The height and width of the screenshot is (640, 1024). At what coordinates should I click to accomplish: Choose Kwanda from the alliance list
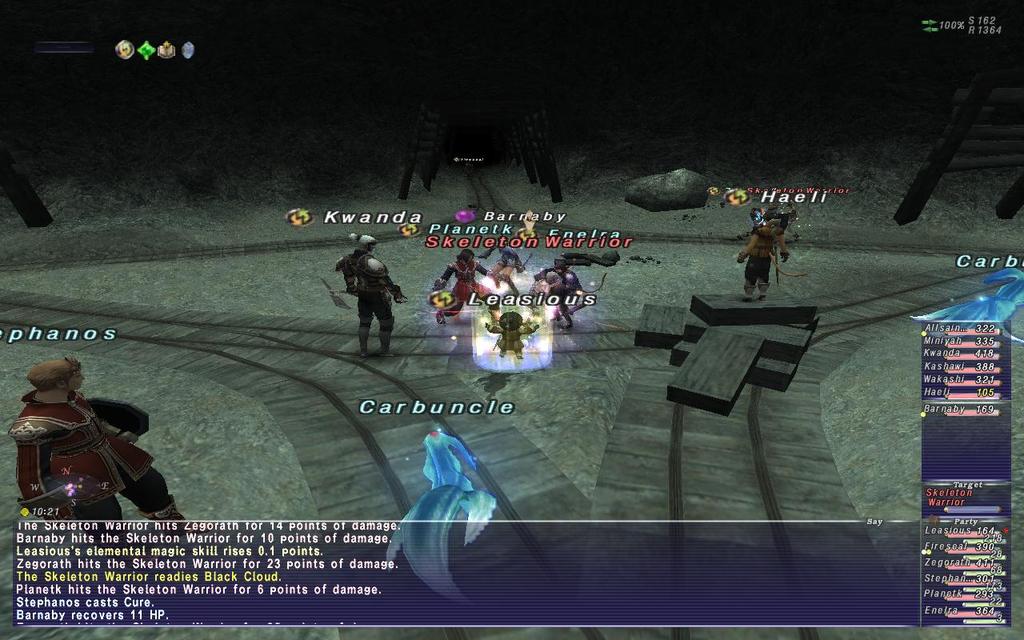964,354
